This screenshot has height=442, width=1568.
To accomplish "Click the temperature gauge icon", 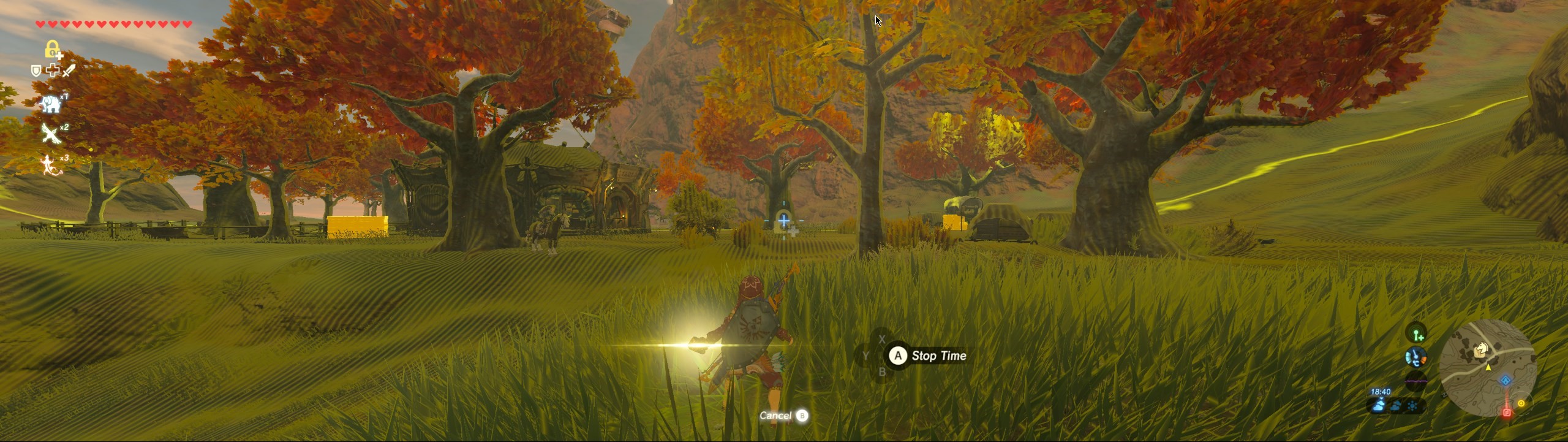I will (x=1415, y=357).
